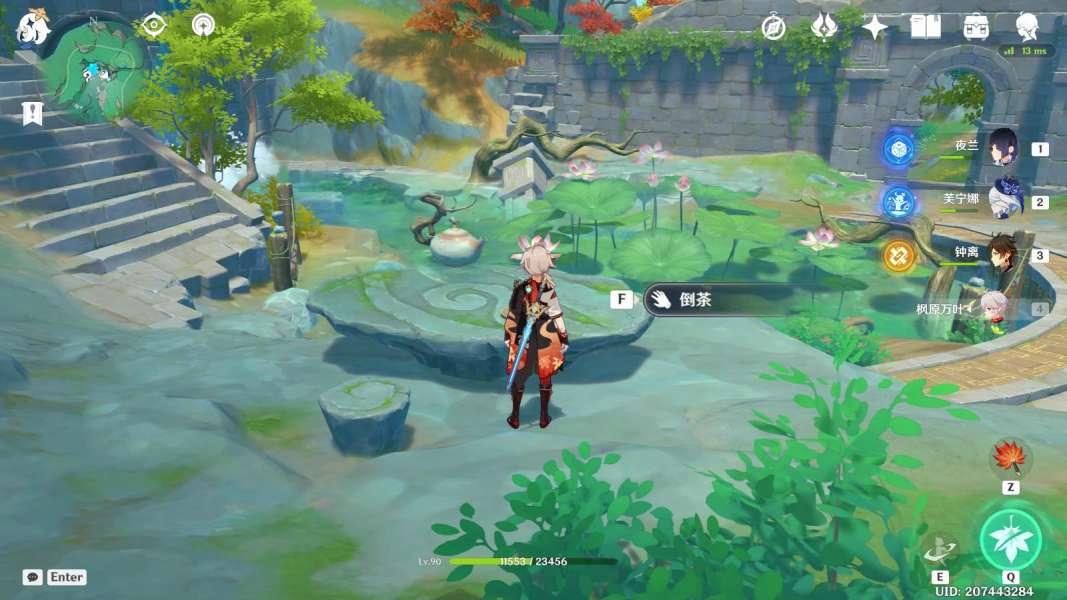Open the Wish star icon

pyautogui.click(x=875, y=27)
